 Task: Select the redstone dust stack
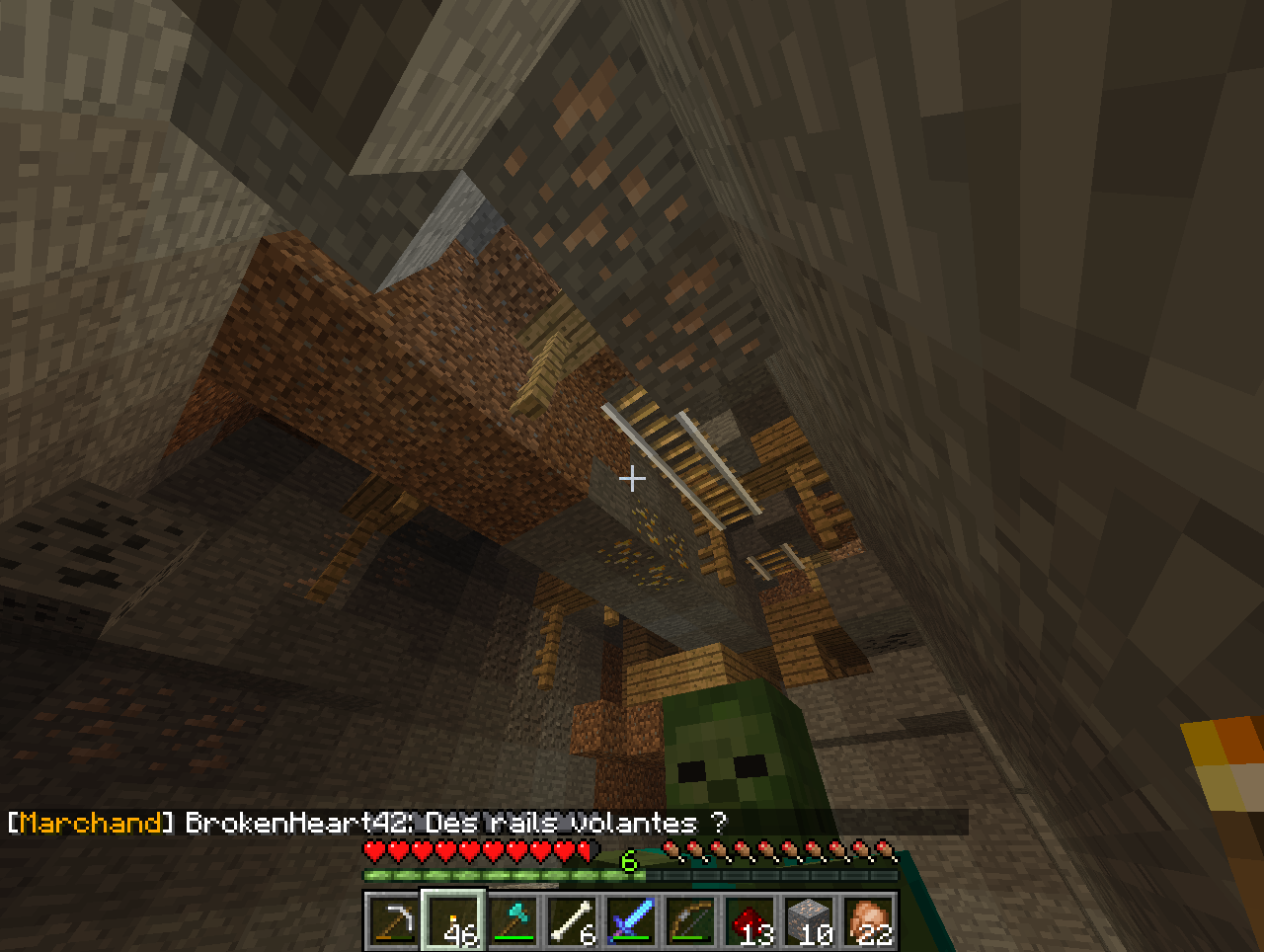coord(750,920)
